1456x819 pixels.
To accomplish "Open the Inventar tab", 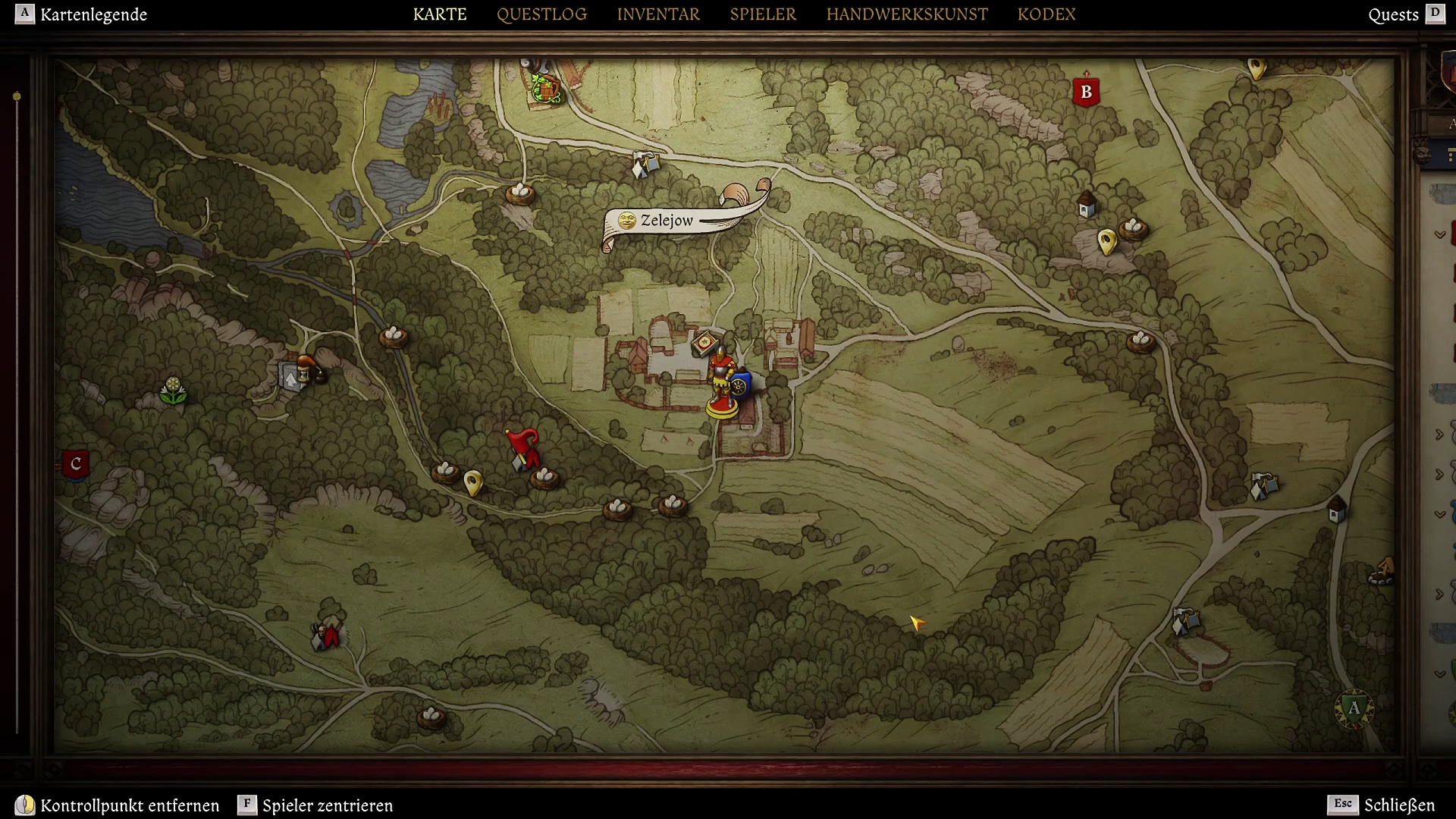I will coord(658,14).
